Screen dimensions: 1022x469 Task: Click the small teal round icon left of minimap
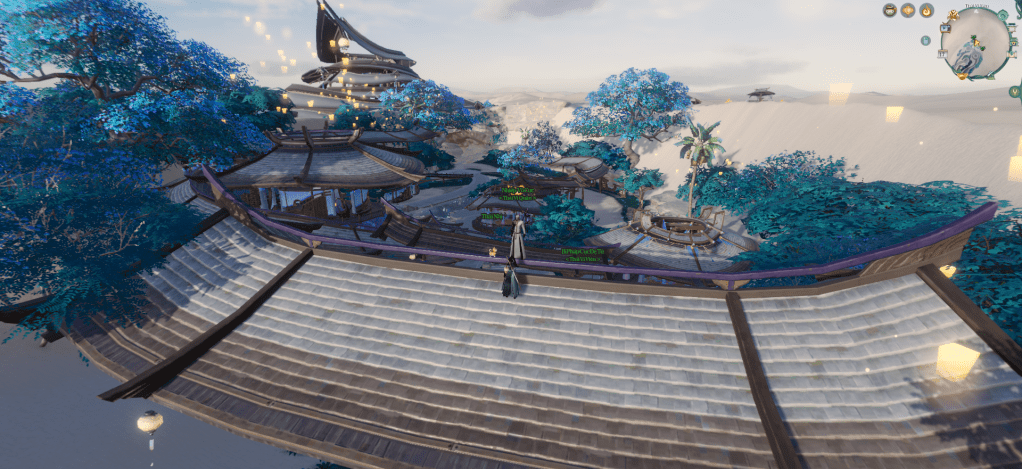click(x=926, y=40)
